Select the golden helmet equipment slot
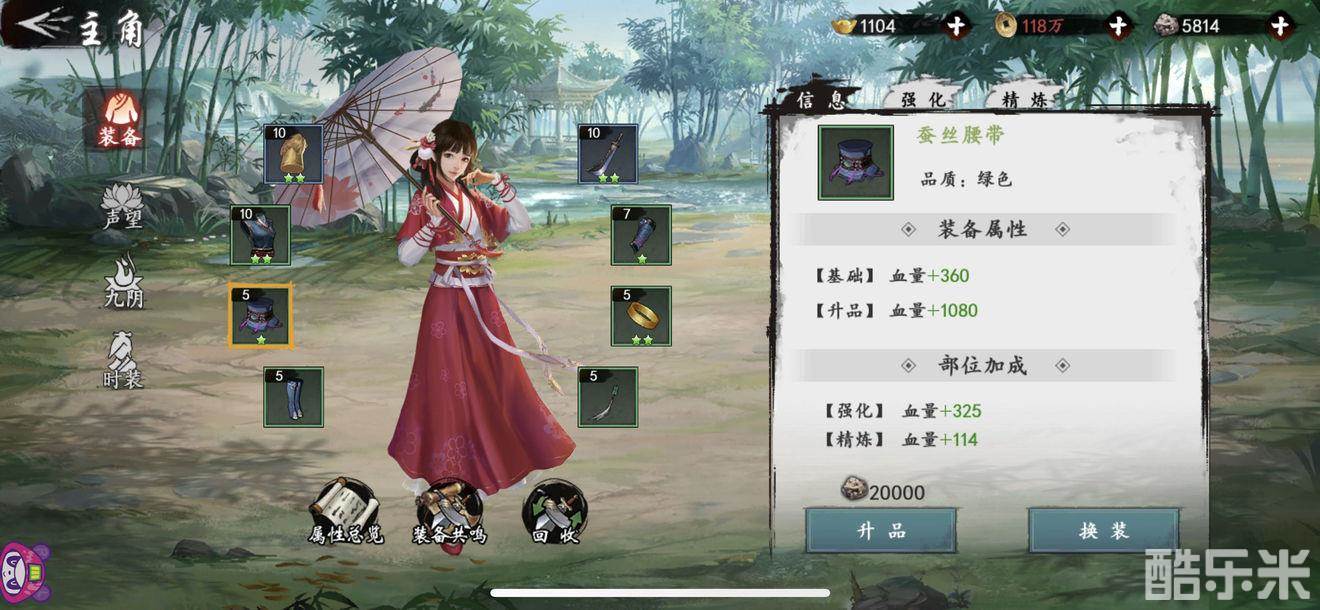 tap(293, 154)
